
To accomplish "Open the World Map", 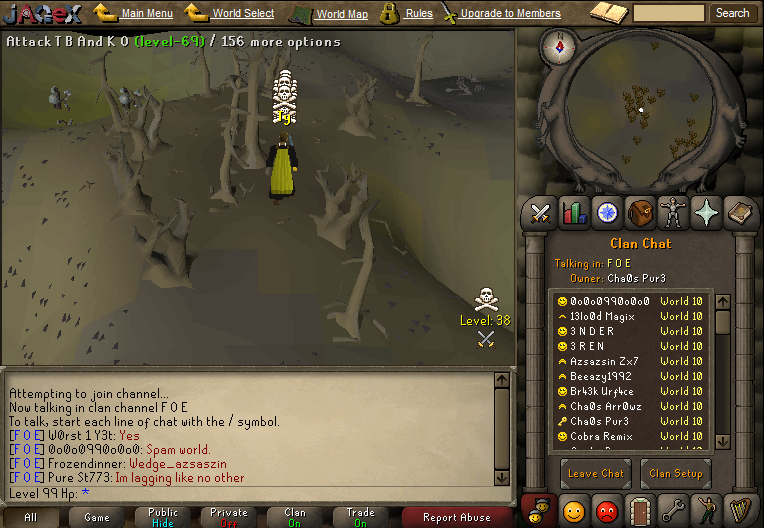I will pos(341,14).
